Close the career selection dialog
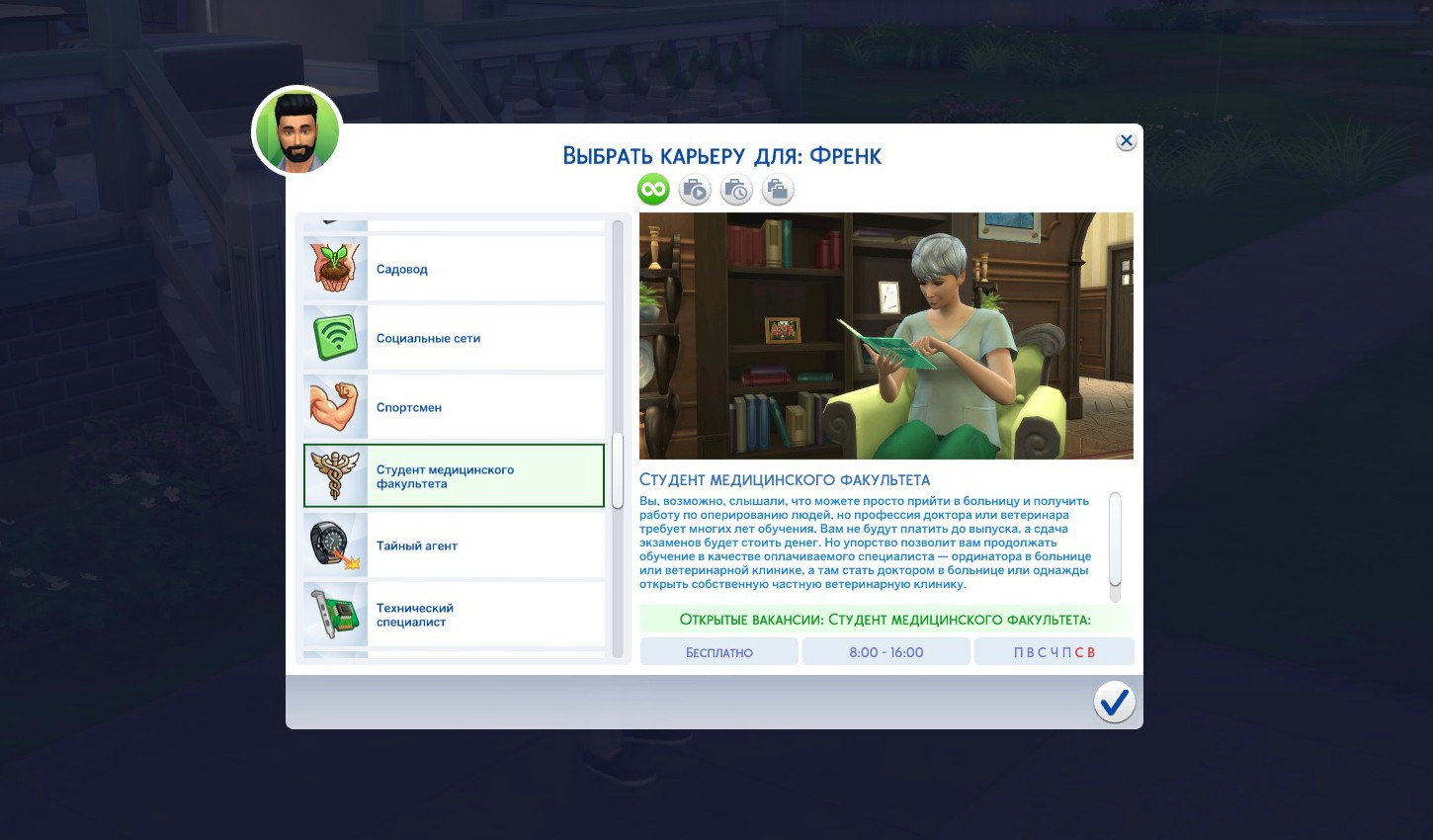1433x840 pixels. click(x=1126, y=141)
